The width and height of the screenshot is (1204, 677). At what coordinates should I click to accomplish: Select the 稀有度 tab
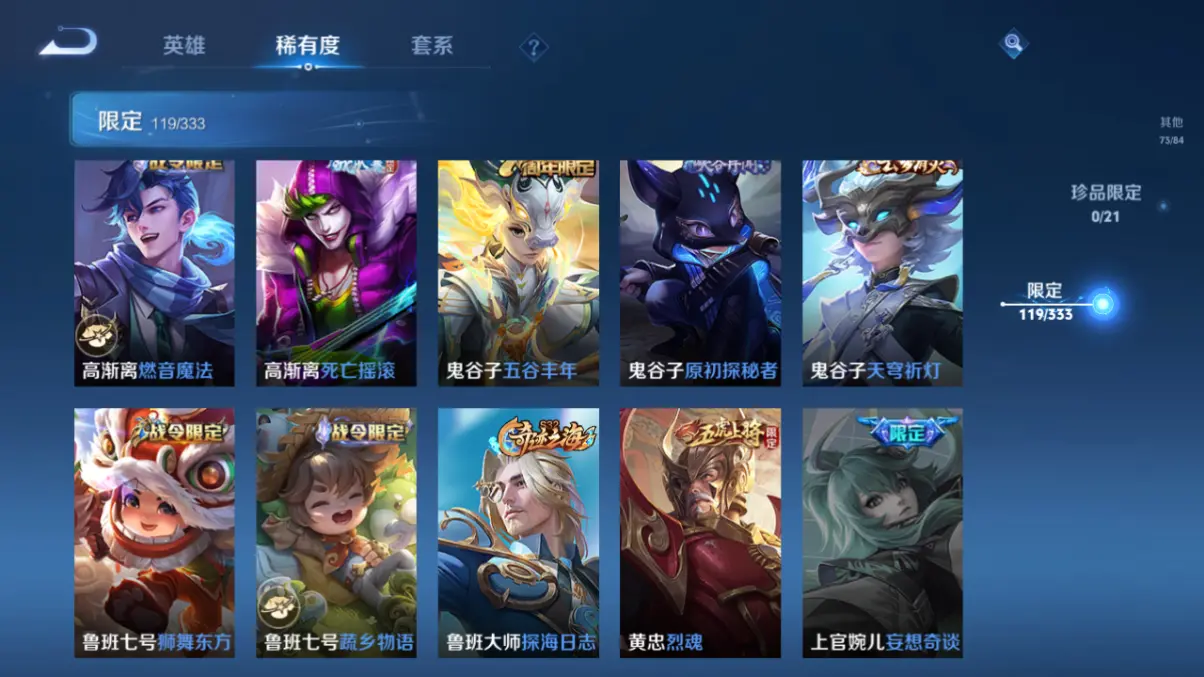point(308,46)
